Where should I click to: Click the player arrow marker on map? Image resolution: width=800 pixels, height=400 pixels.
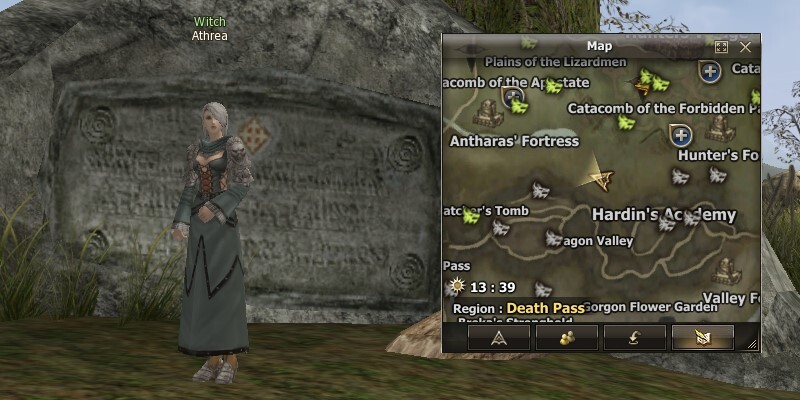coord(601,176)
